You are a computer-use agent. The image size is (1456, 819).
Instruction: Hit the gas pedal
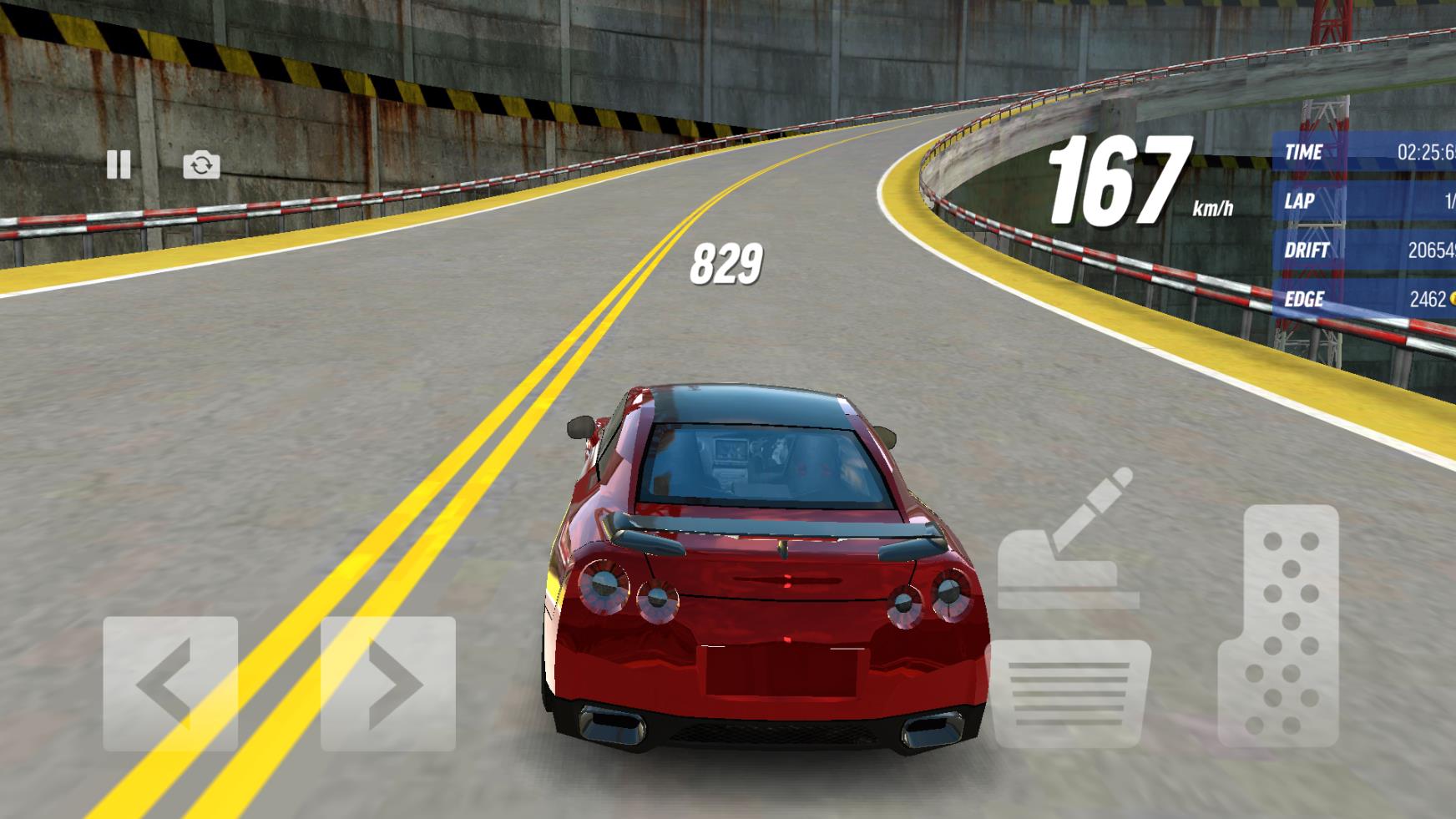(x=1278, y=624)
